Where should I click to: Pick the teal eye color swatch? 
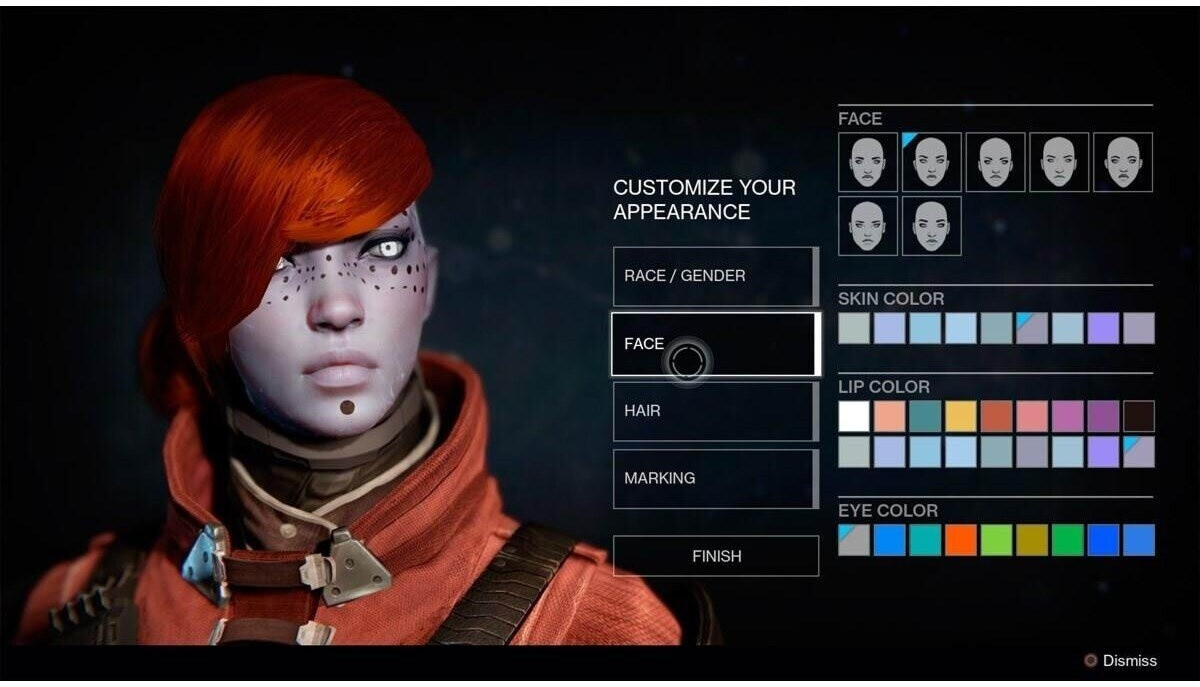click(925, 540)
